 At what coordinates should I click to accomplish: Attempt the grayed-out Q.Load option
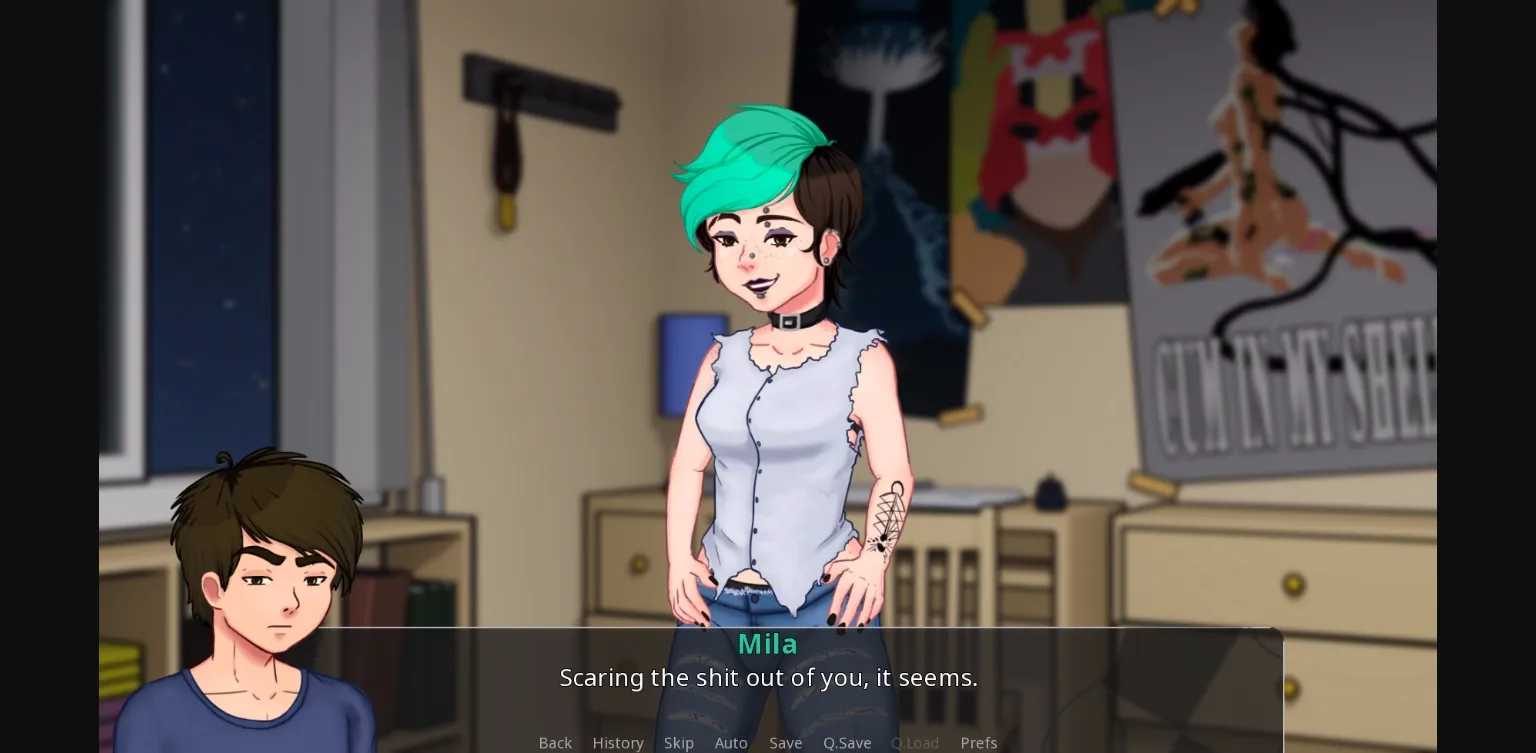click(x=914, y=743)
